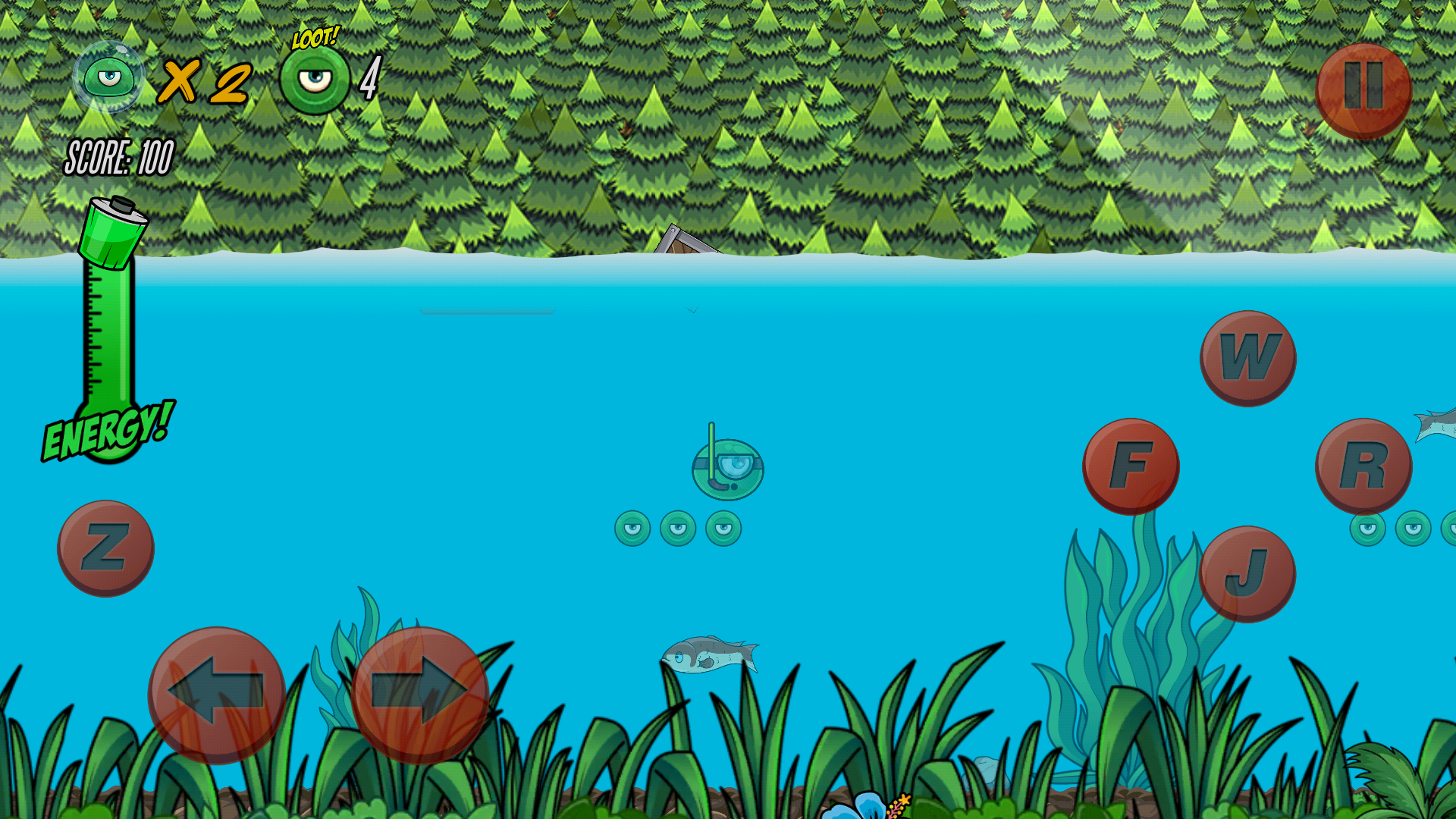Pop the letter Z bubble
The image size is (1456, 819).
[x=106, y=548]
